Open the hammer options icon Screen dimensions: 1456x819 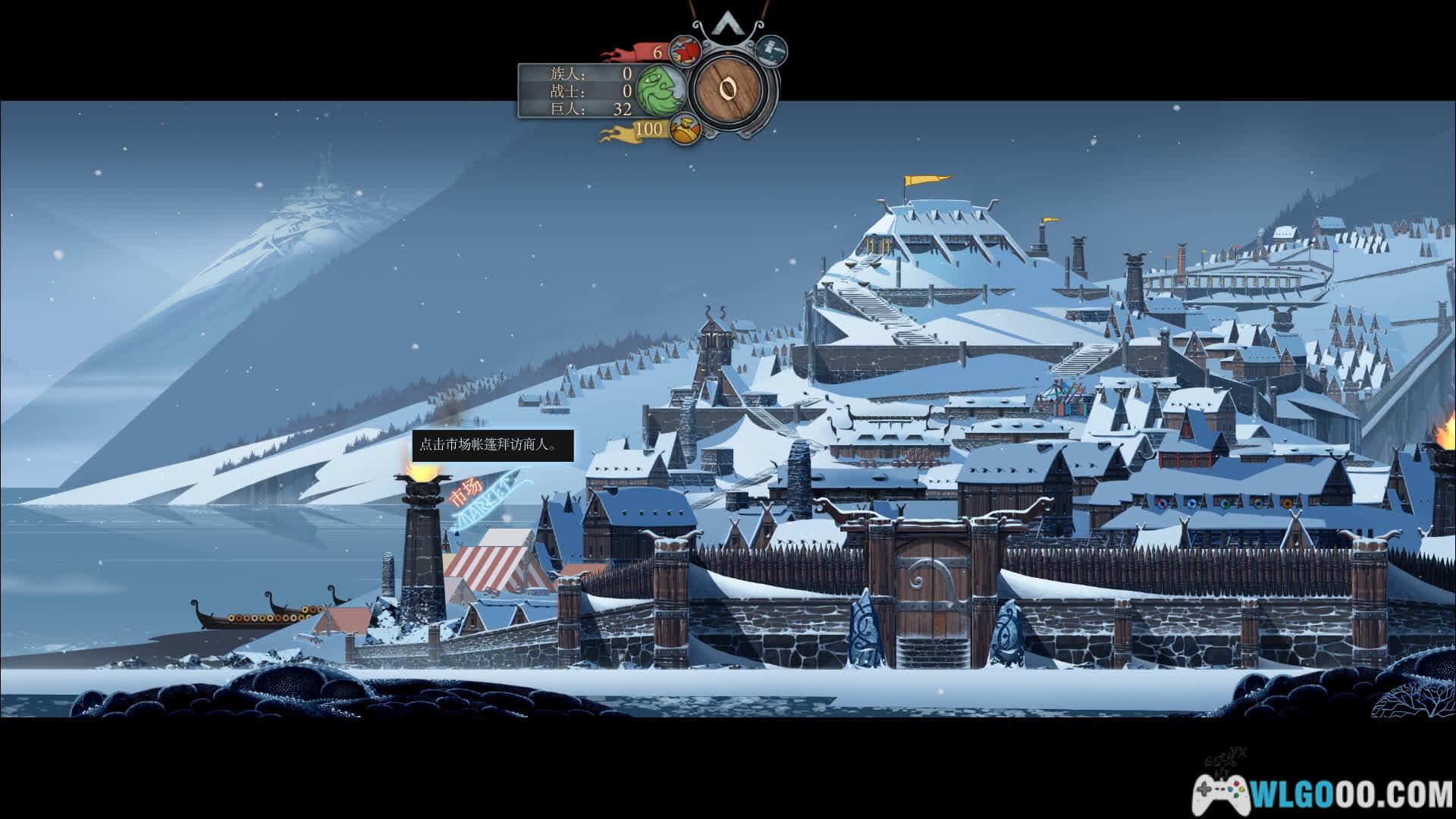[x=771, y=50]
